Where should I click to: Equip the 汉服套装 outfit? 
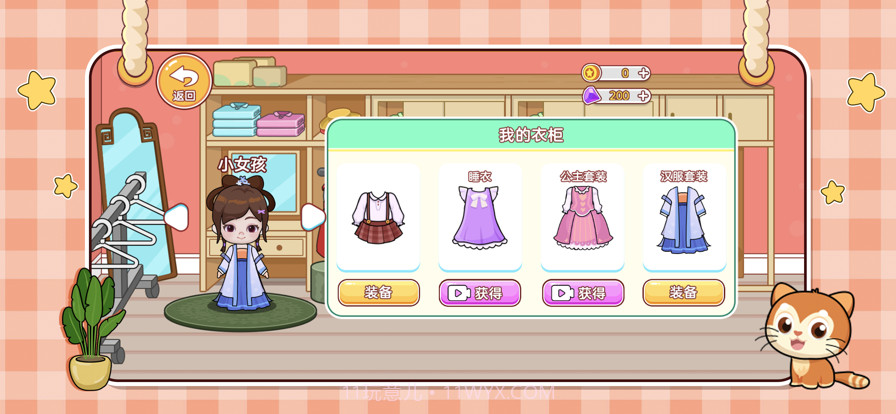684,293
